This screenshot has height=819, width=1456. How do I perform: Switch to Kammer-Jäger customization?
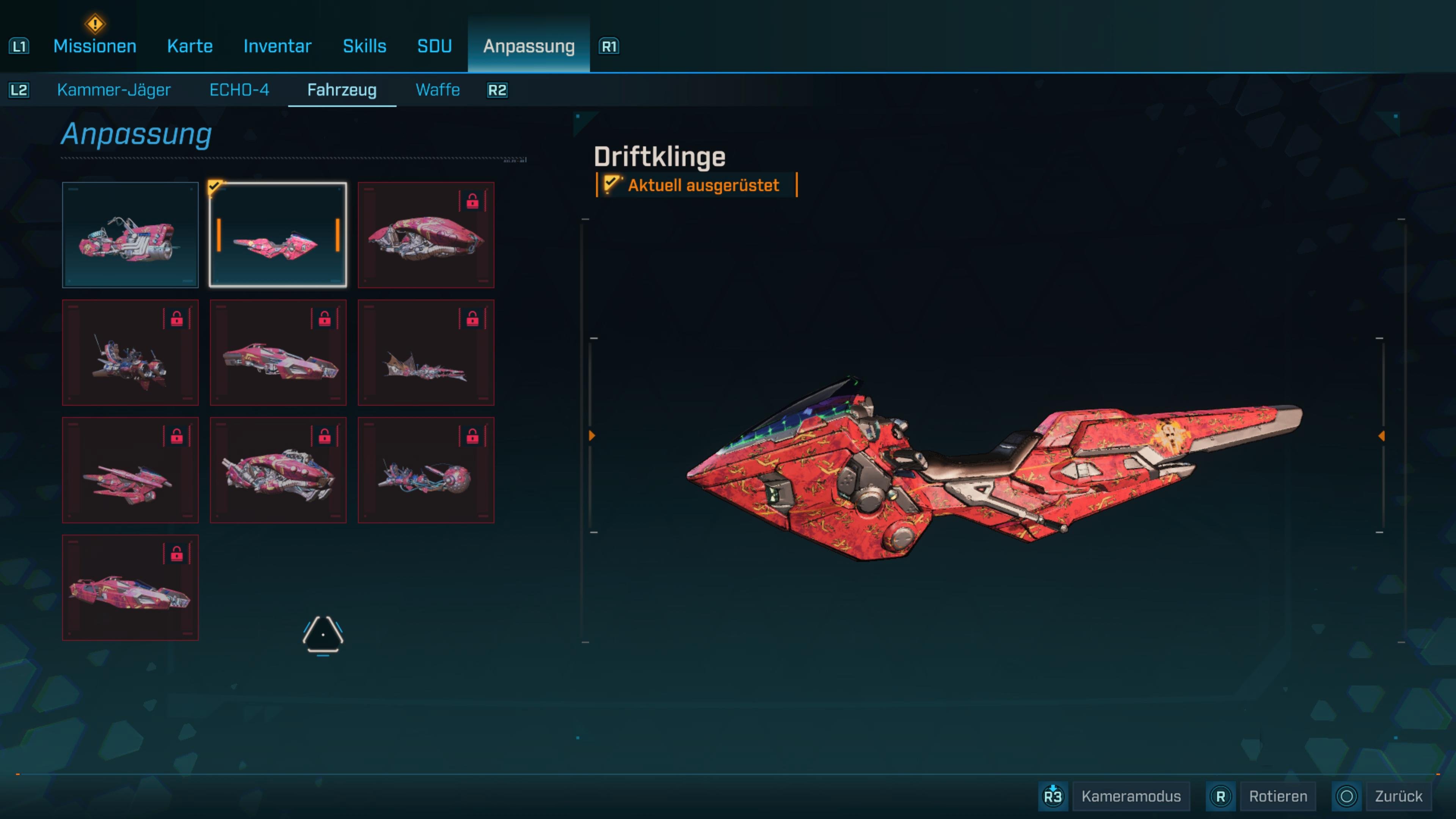pos(114,90)
